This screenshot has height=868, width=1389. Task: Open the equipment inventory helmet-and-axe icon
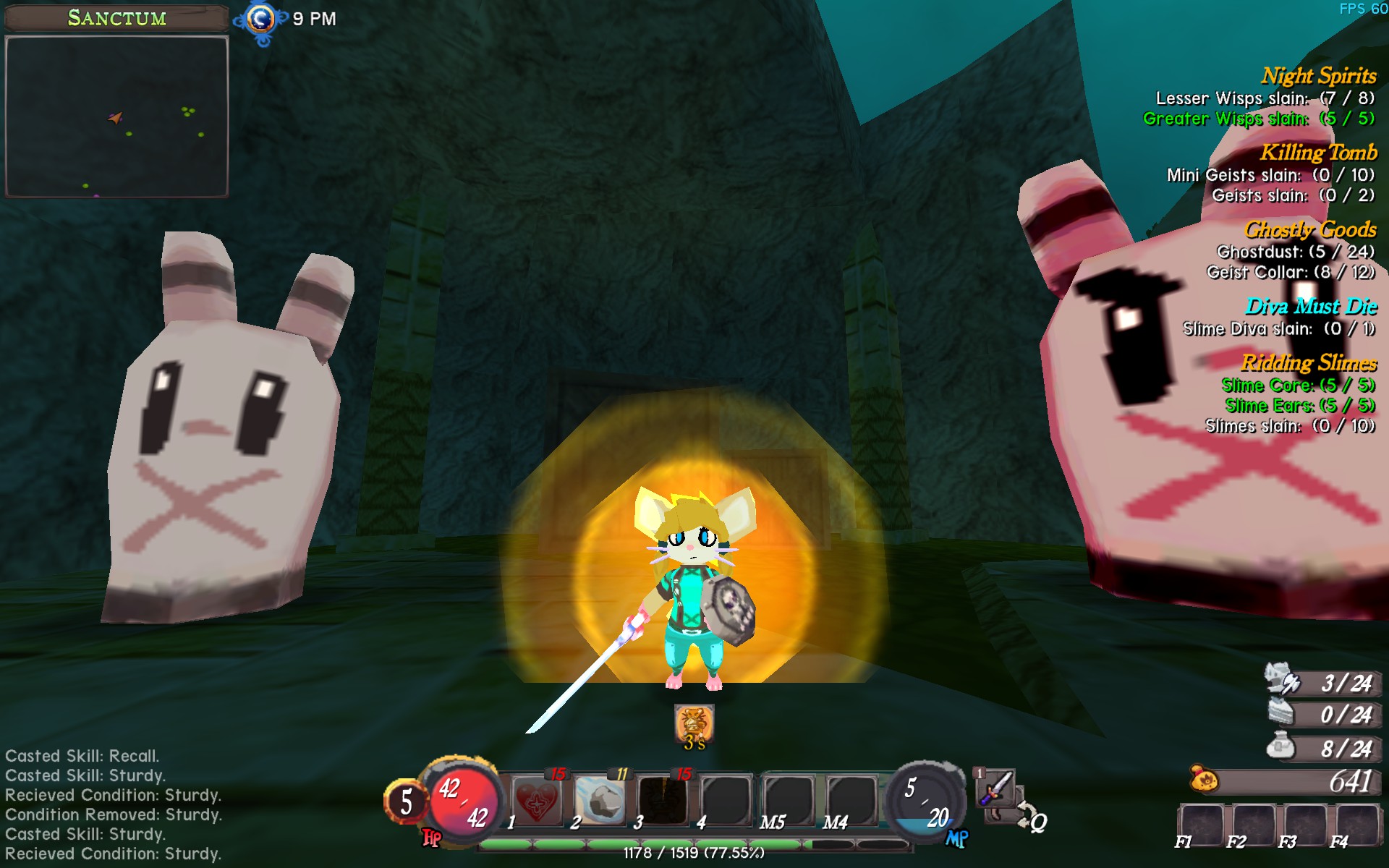point(1283,680)
